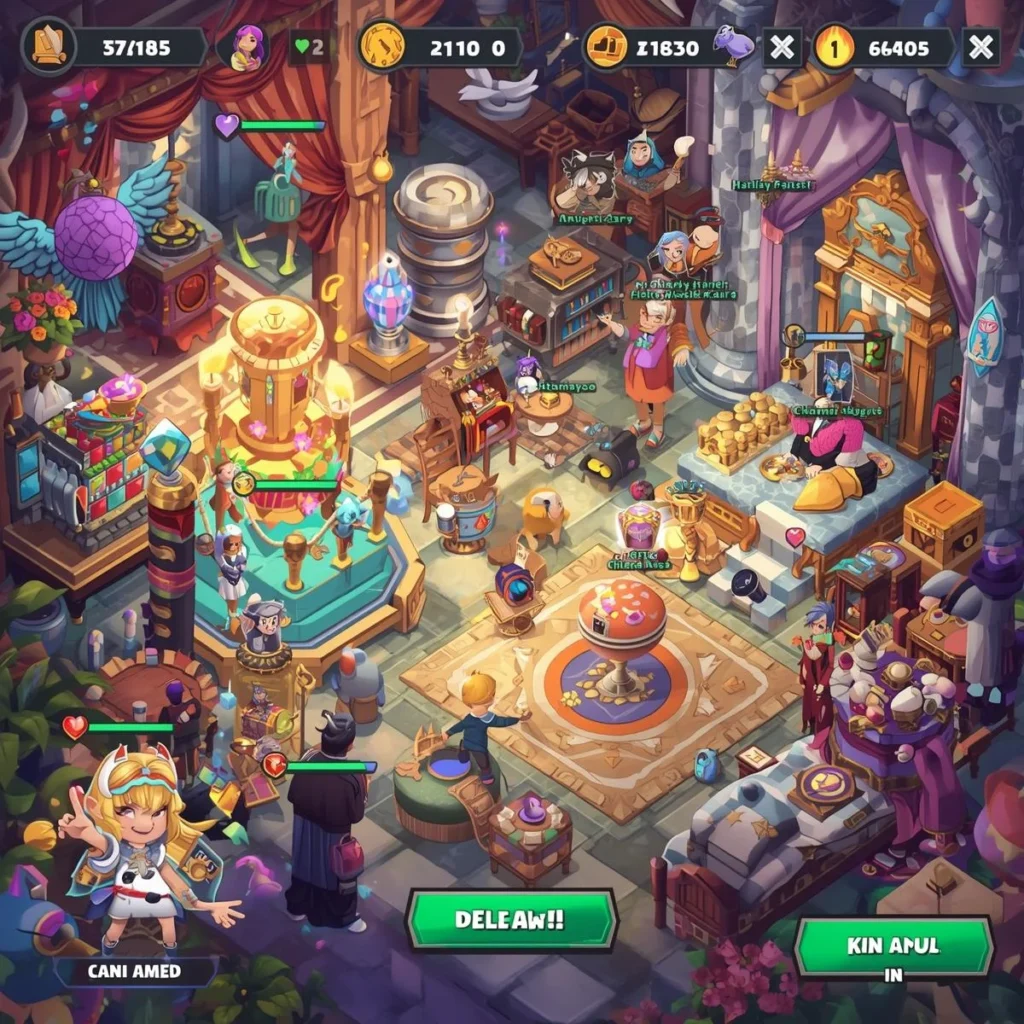Tap the flame coin icon beside 66405
Viewport: 1024px width, 1024px height.
[x=836, y=47]
